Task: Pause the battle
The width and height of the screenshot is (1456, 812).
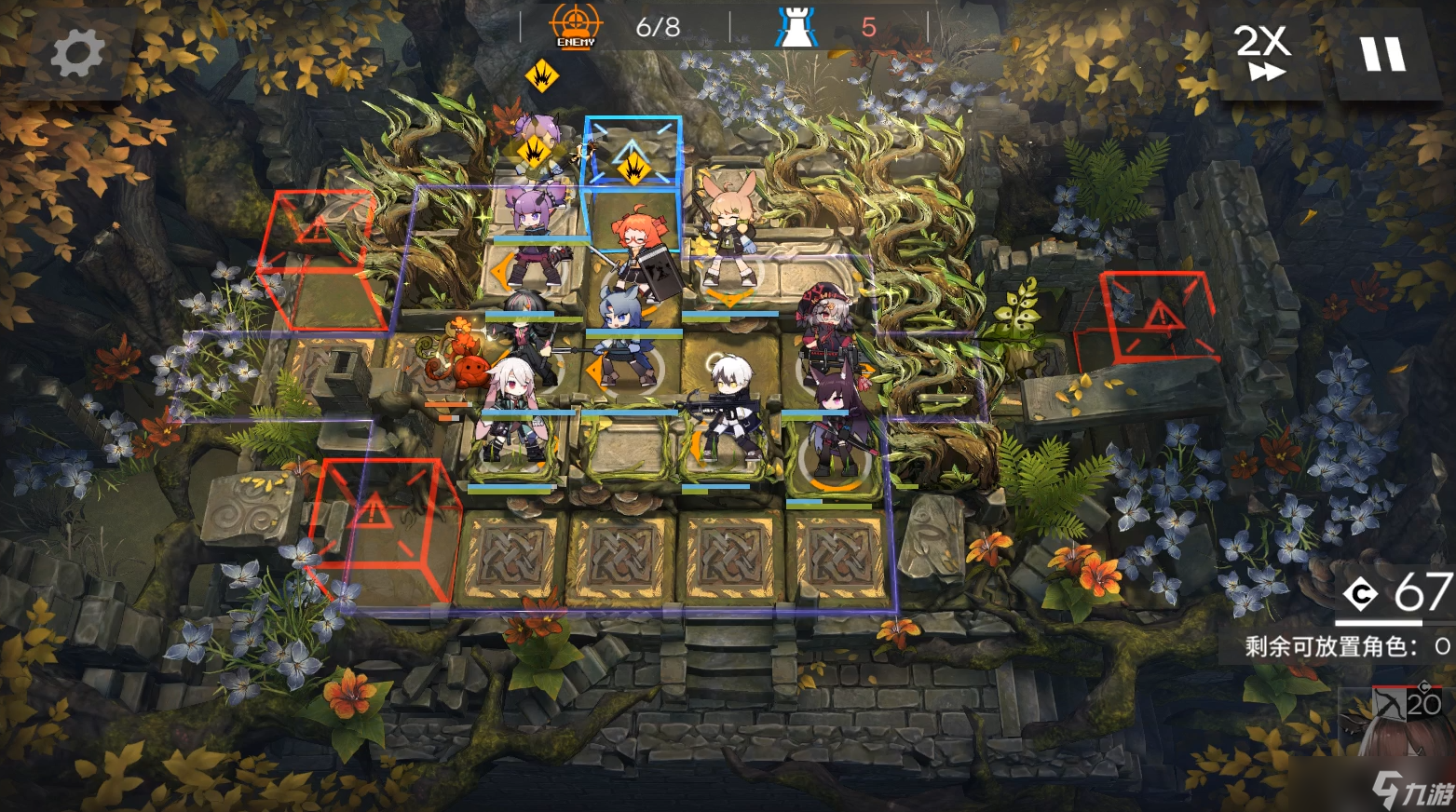Action: (x=1382, y=54)
